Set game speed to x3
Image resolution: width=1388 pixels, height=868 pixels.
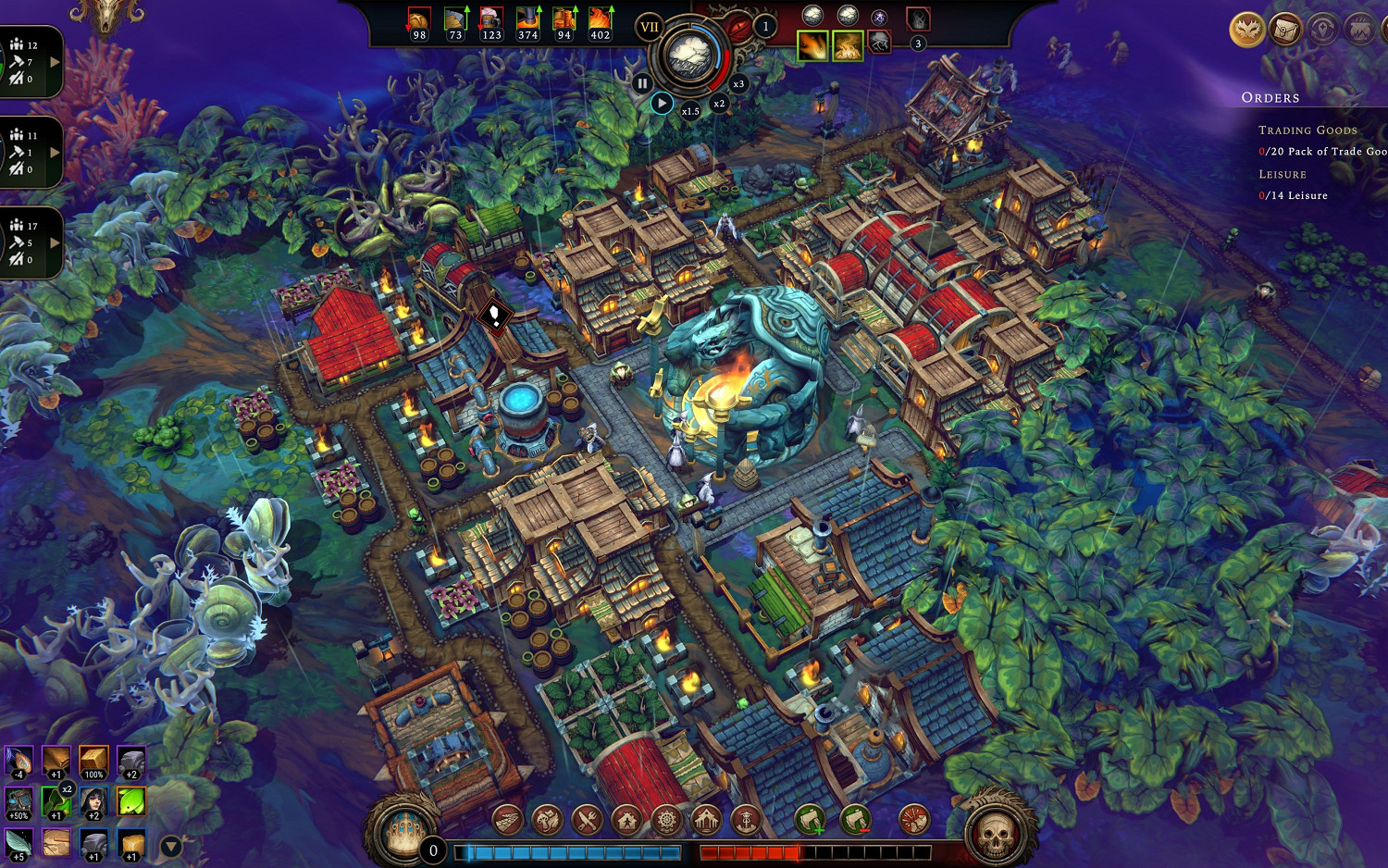[x=737, y=83]
